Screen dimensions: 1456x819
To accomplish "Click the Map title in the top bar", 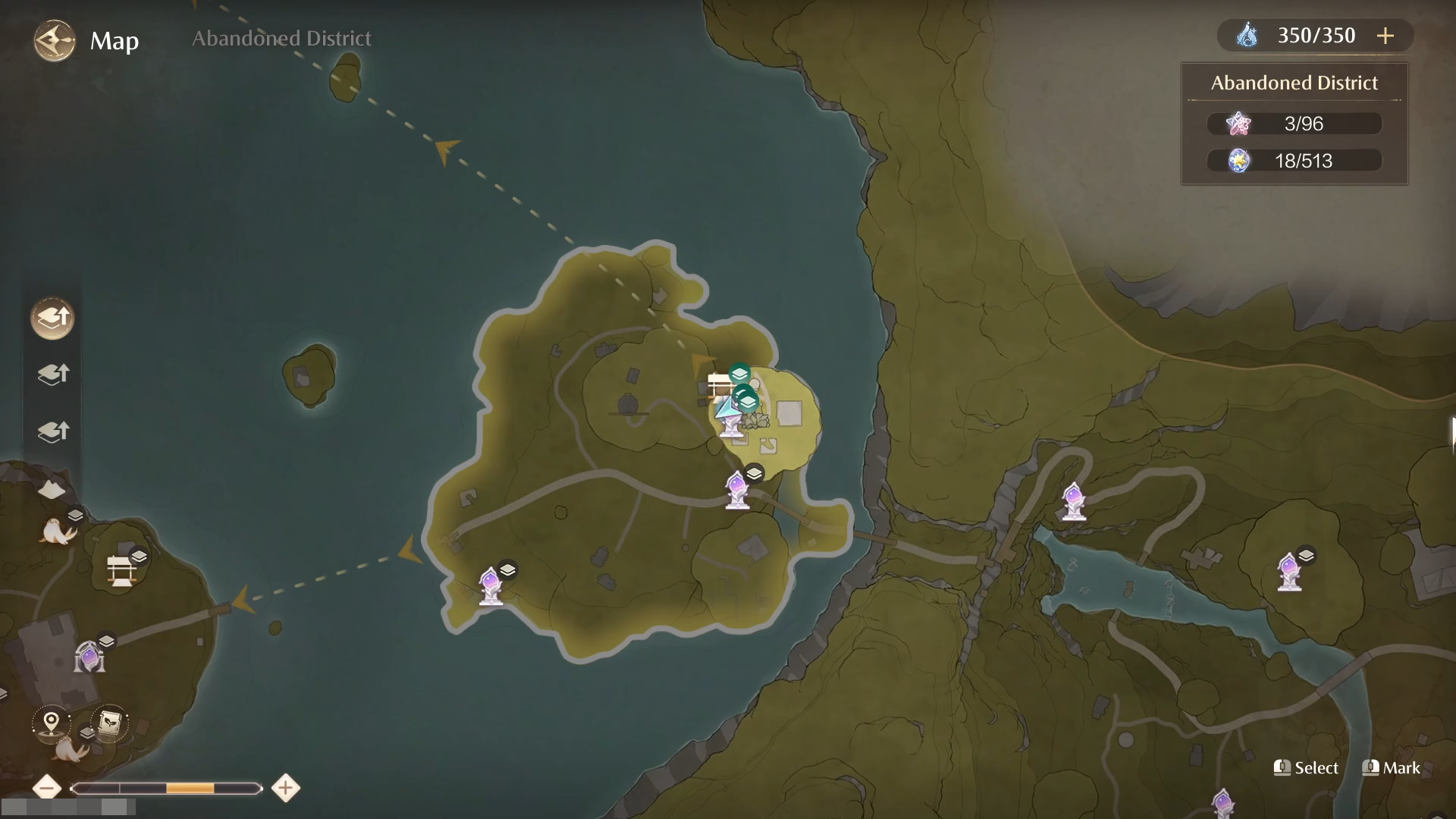I will click(115, 42).
